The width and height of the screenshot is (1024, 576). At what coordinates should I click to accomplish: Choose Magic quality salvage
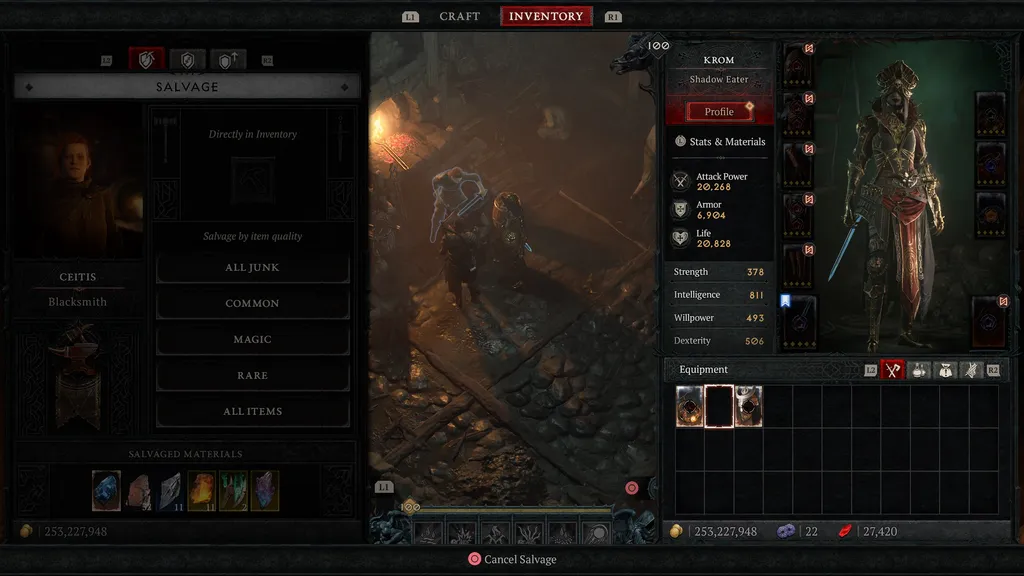pyautogui.click(x=252, y=340)
